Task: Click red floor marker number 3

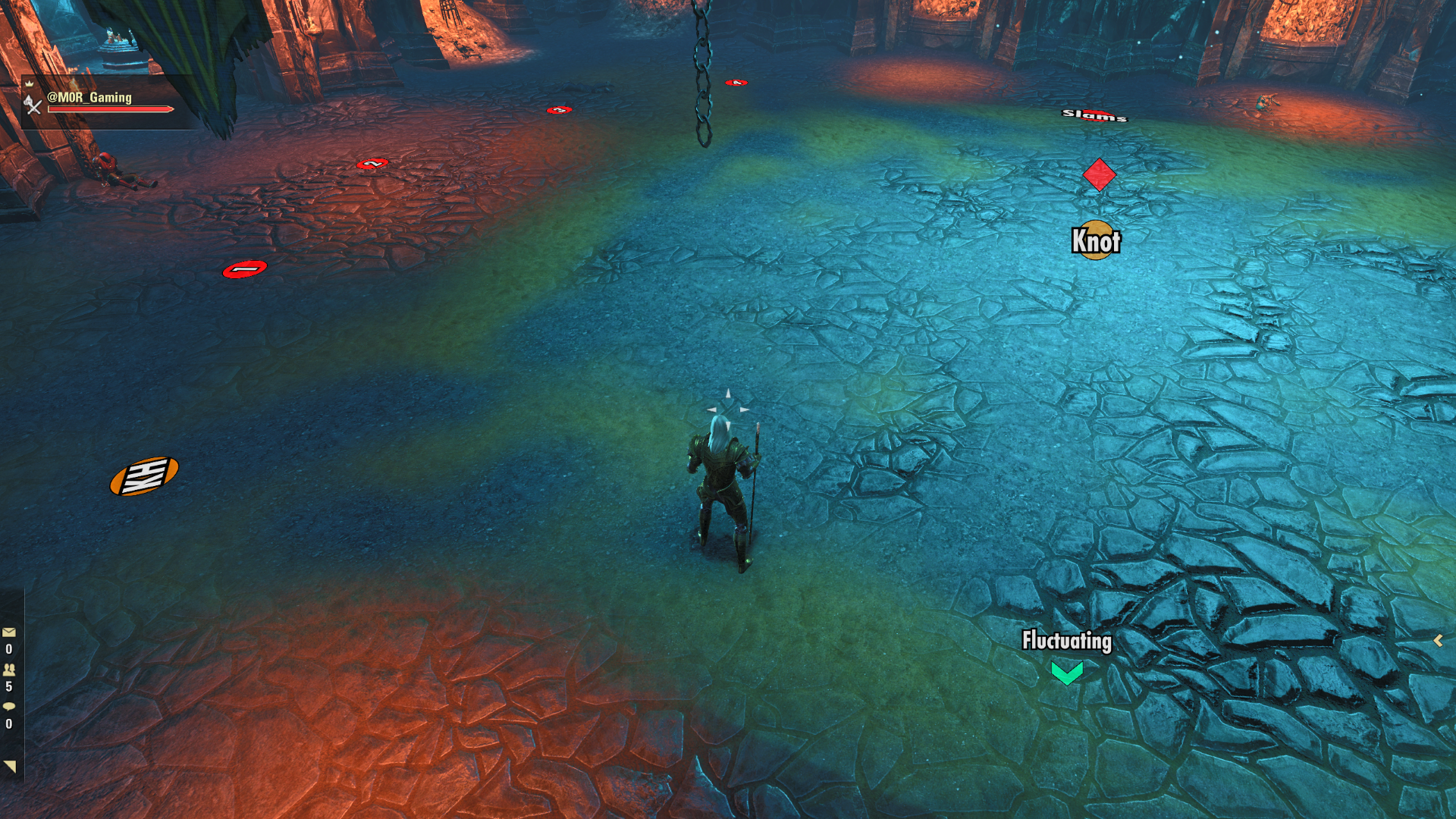Action: 558,110
